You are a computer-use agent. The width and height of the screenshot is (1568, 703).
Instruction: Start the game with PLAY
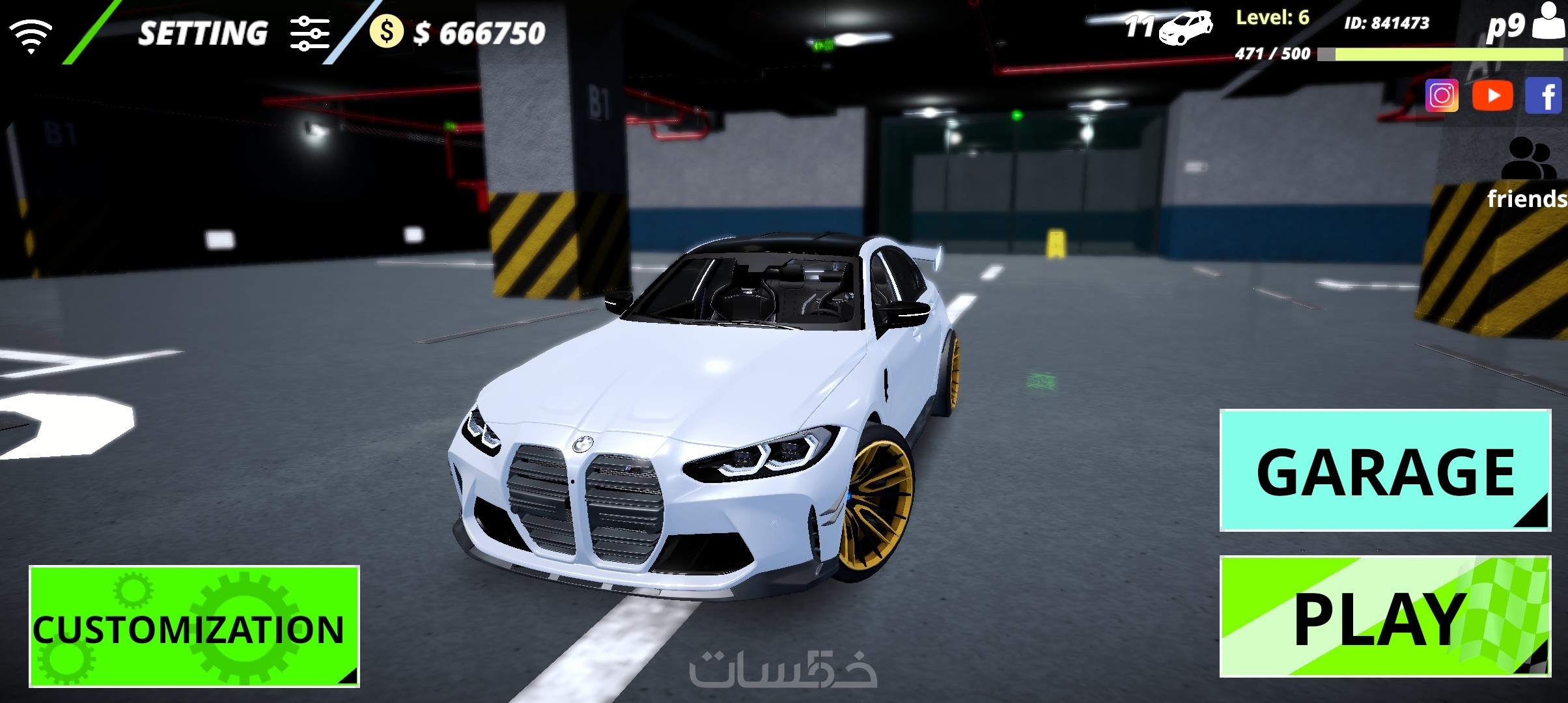pyautogui.click(x=1385, y=616)
